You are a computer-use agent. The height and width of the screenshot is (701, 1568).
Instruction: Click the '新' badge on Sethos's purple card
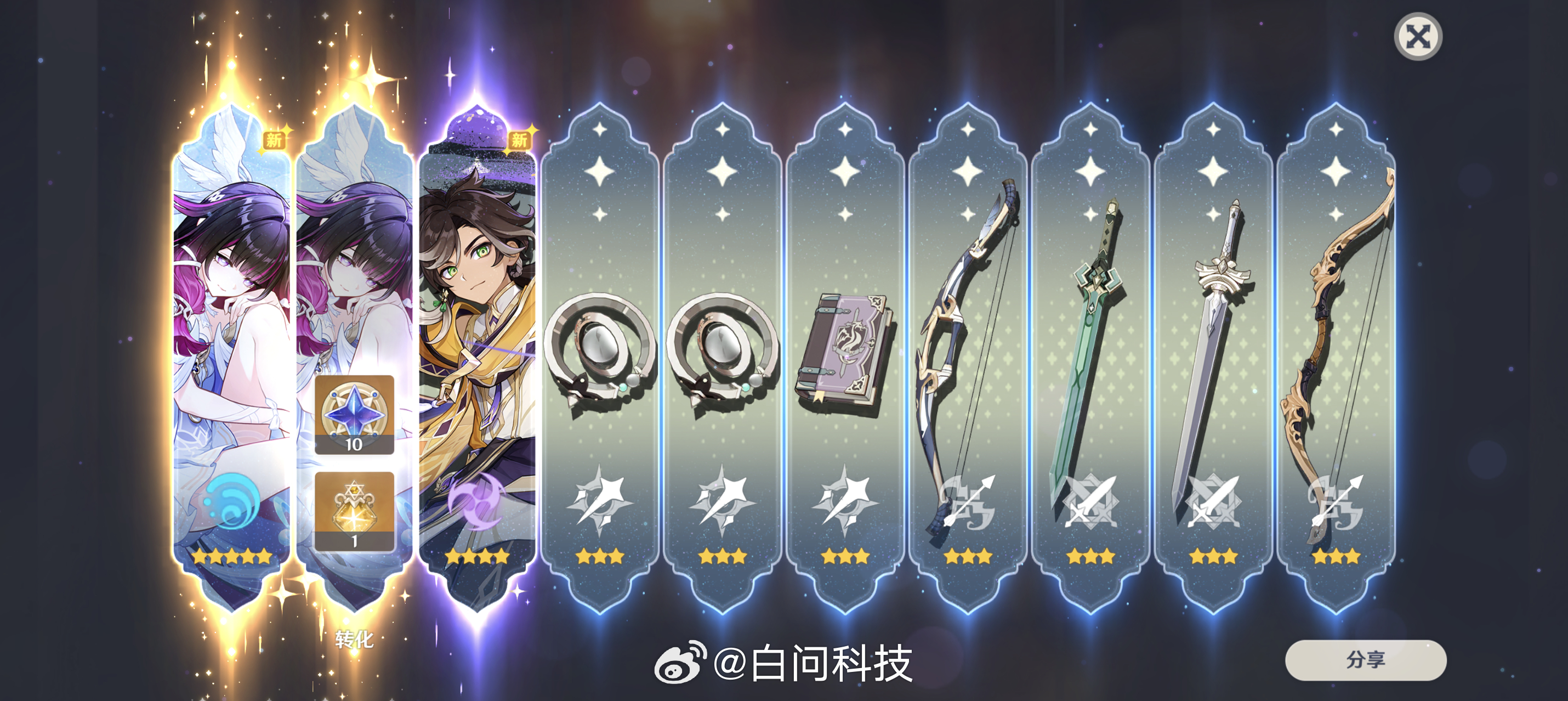point(520,142)
